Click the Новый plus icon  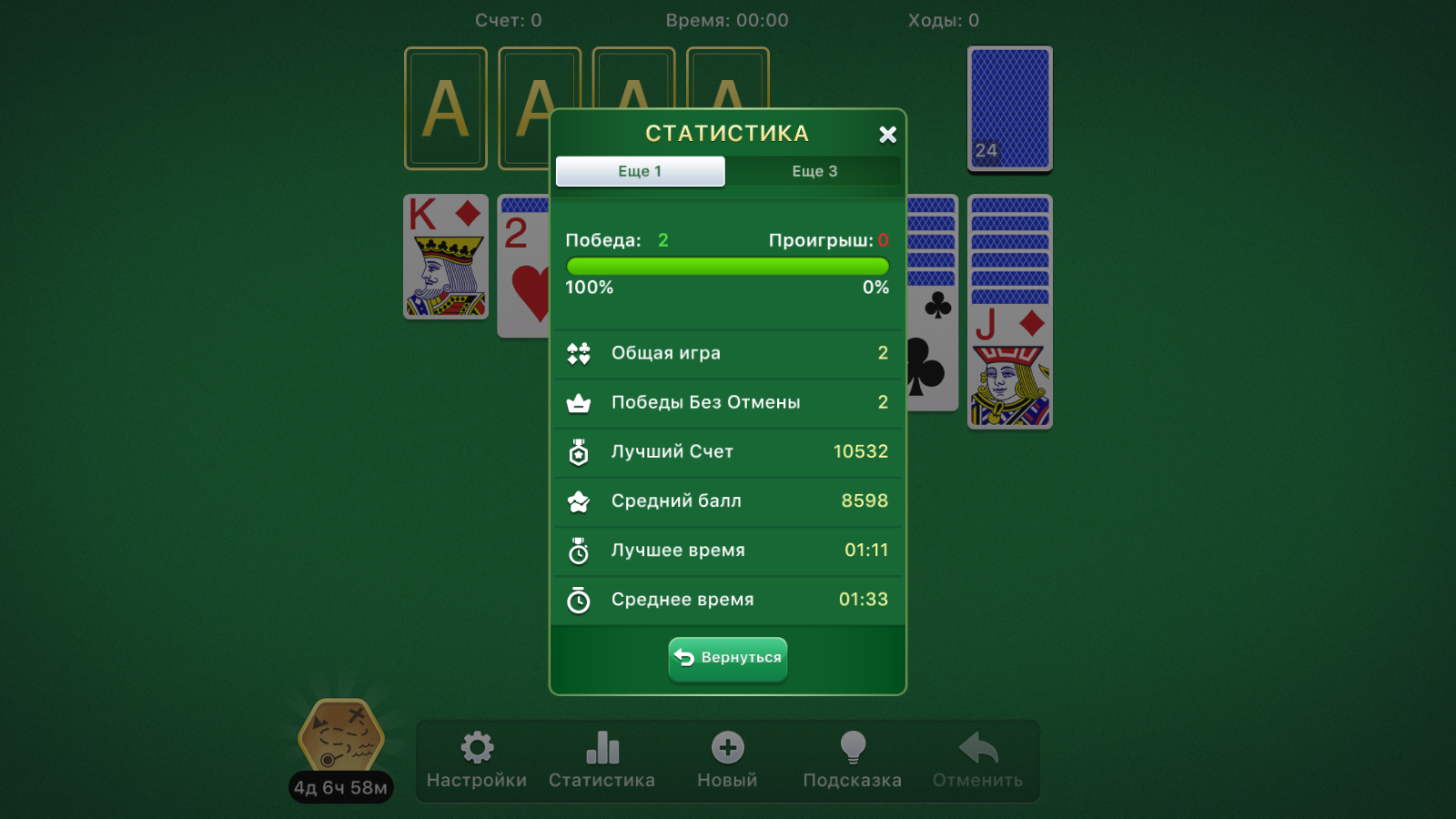pos(727,746)
